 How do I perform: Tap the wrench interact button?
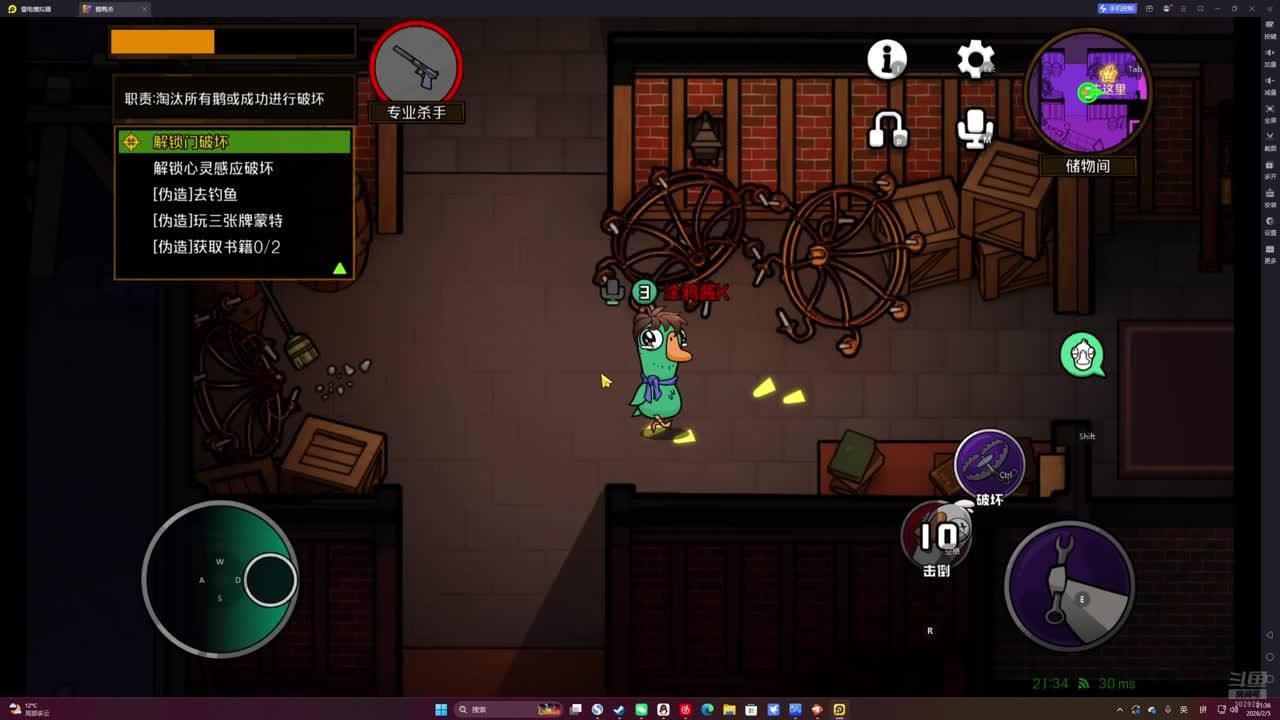click(x=1069, y=586)
